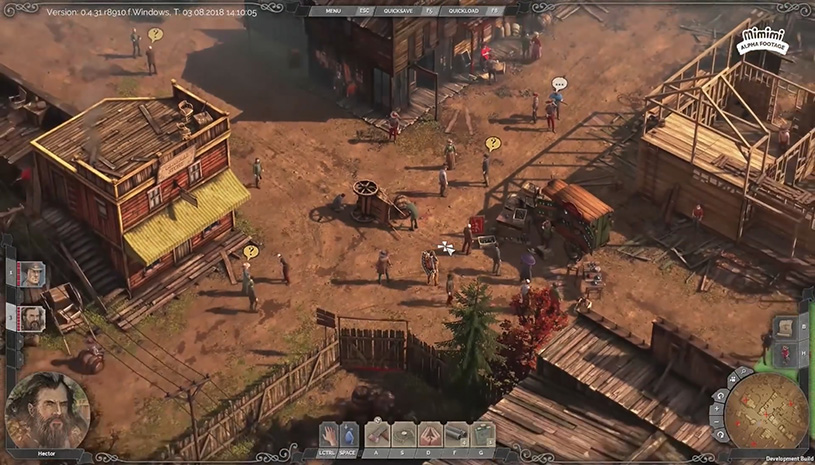The image size is (815, 465).
Task: Select the small bearded character portrait
Action: coord(31,318)
